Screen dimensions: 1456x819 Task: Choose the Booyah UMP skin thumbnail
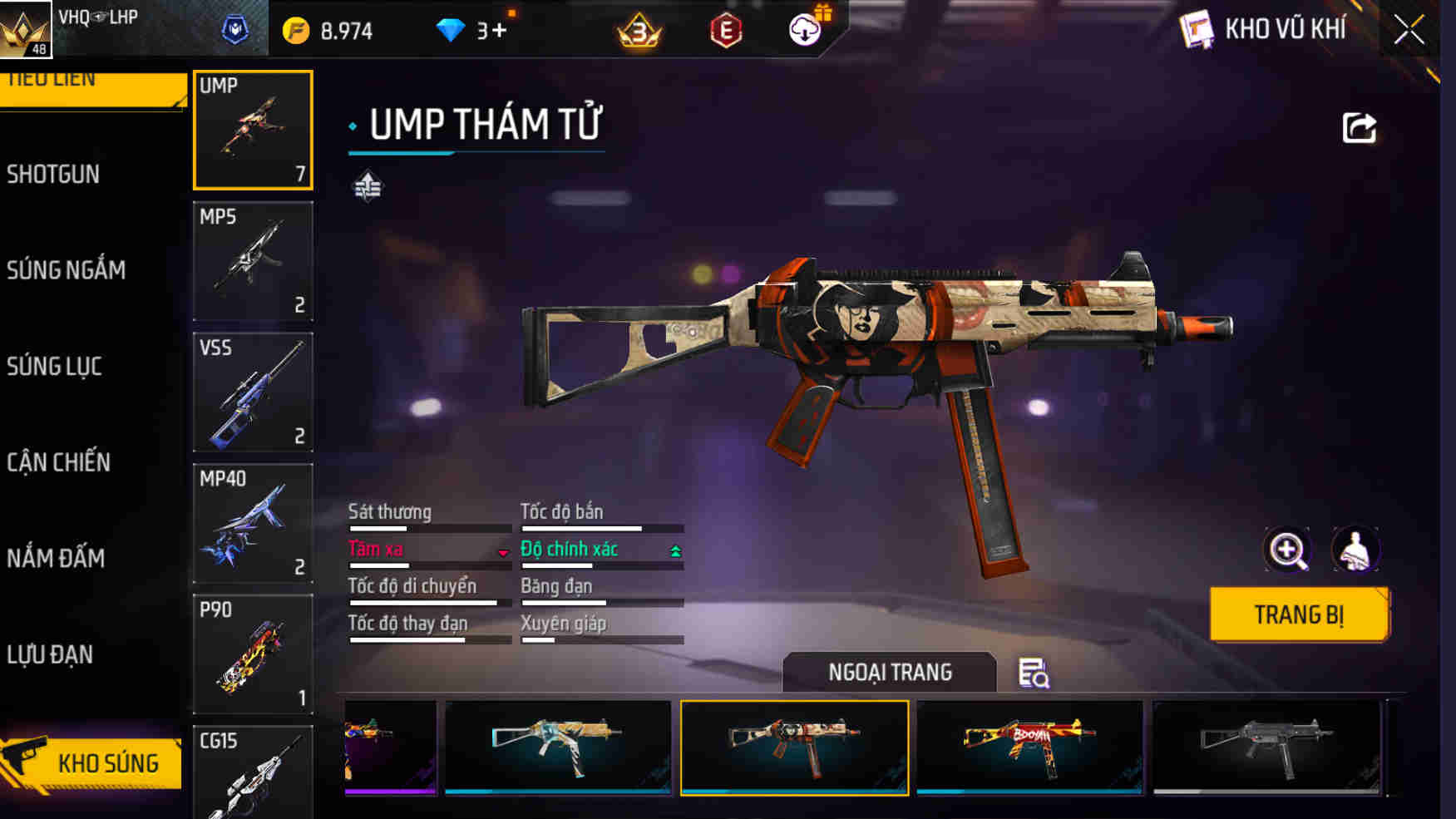pyautogui.click(x=1029, y=747)
